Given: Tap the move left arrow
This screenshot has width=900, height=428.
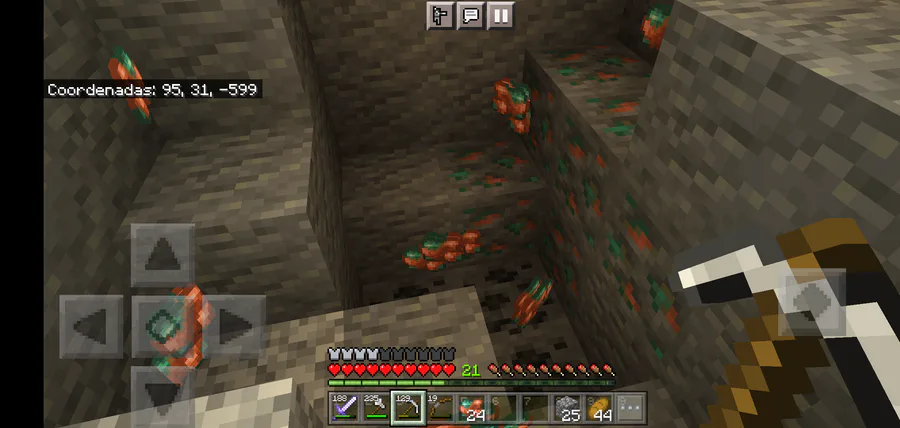Looking at the screenshot, I should (x=91, y=326).
